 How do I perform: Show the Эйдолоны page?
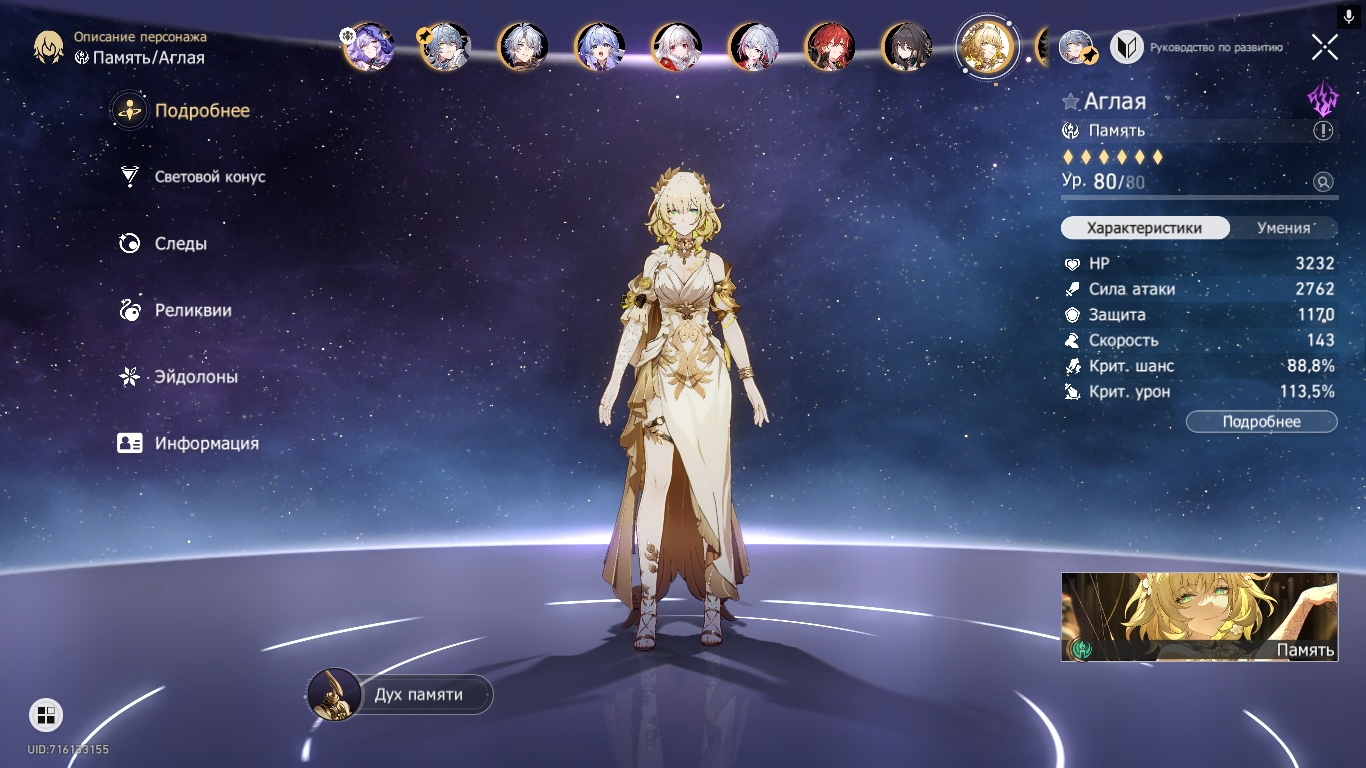[x=195, y=377]
